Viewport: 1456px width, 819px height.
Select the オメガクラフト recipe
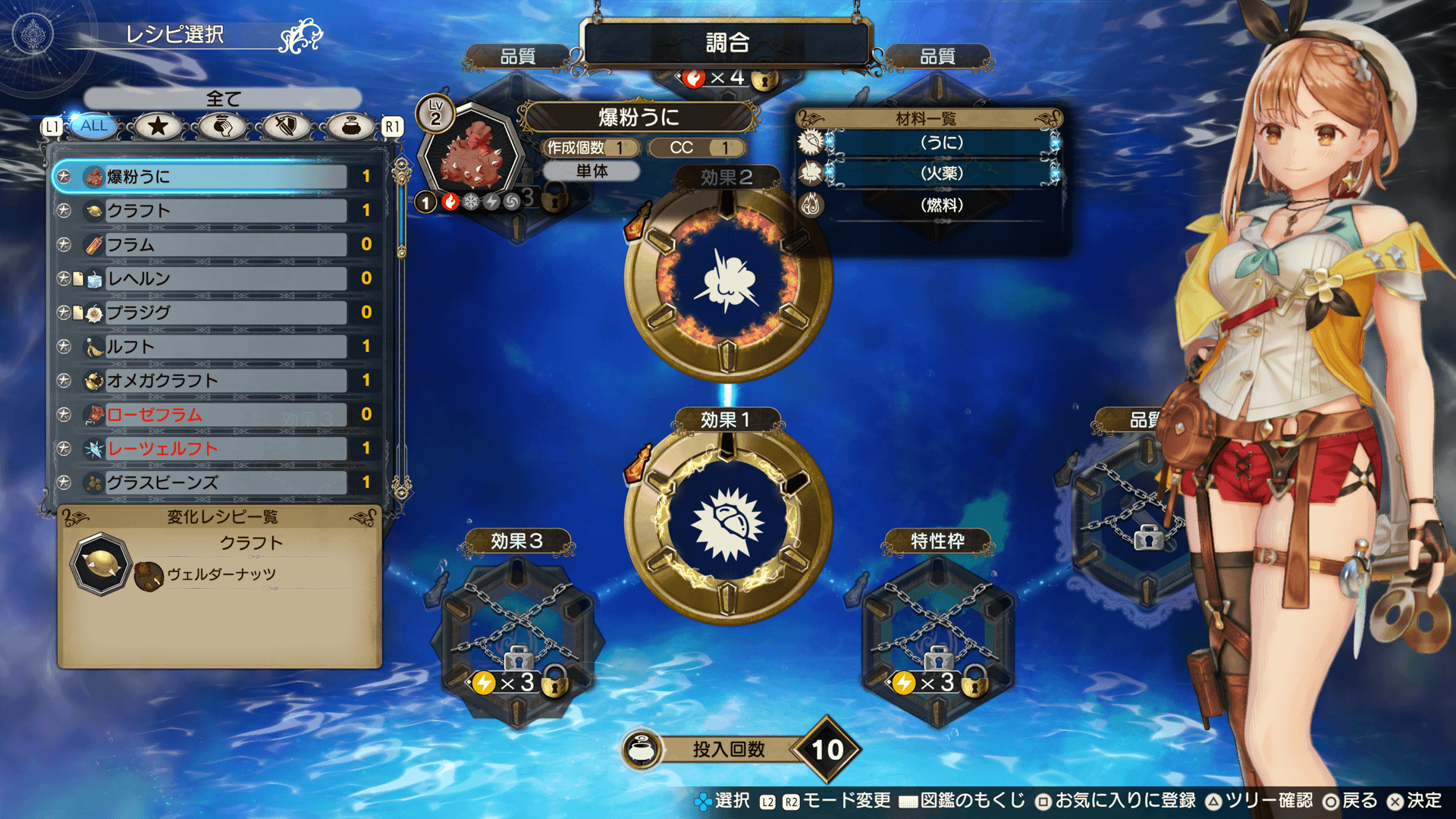pyautogui.click(x=220, y=380)
